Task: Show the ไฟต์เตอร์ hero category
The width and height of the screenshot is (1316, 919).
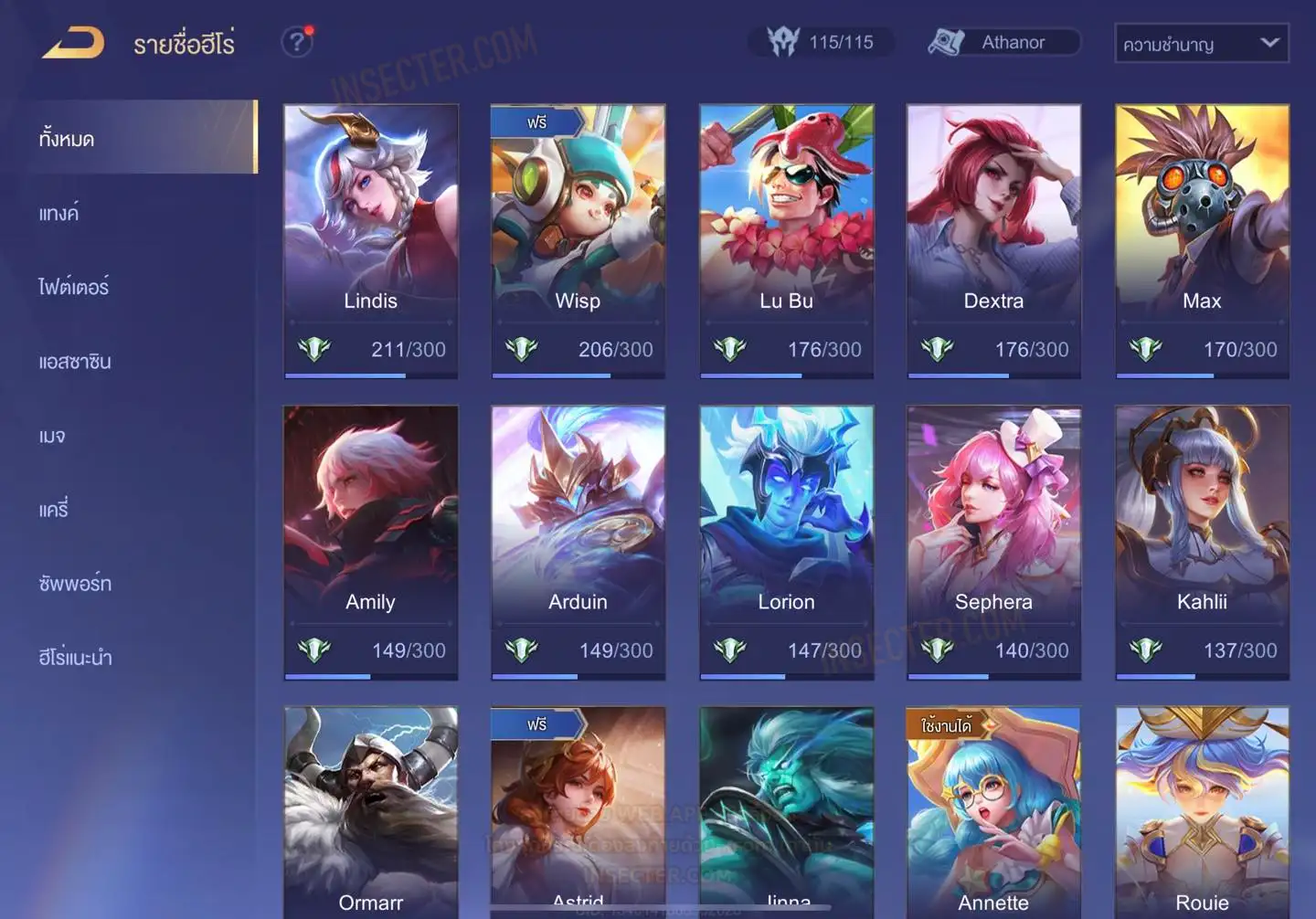Action: [74, 288]
